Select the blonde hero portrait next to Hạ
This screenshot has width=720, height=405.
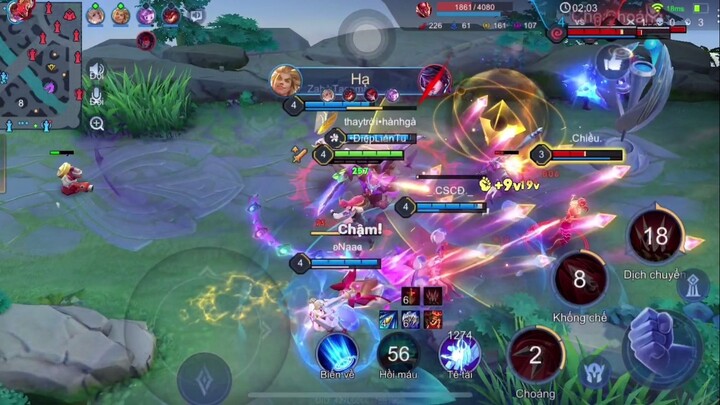point(286,80)
